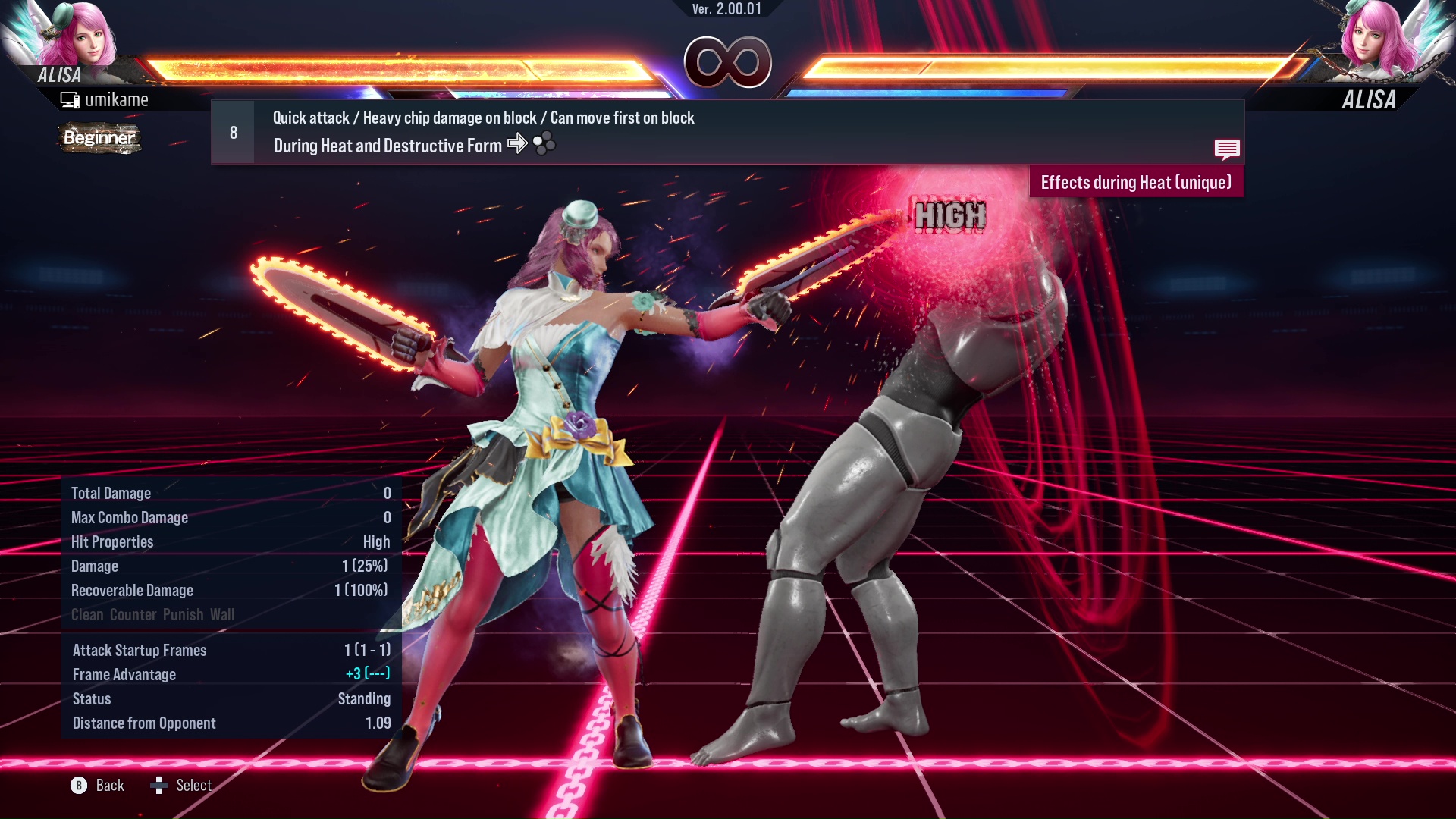
Task: Select the During Heat and Destructive Form text
Action: pyautogui.click(x=386, y=146)
